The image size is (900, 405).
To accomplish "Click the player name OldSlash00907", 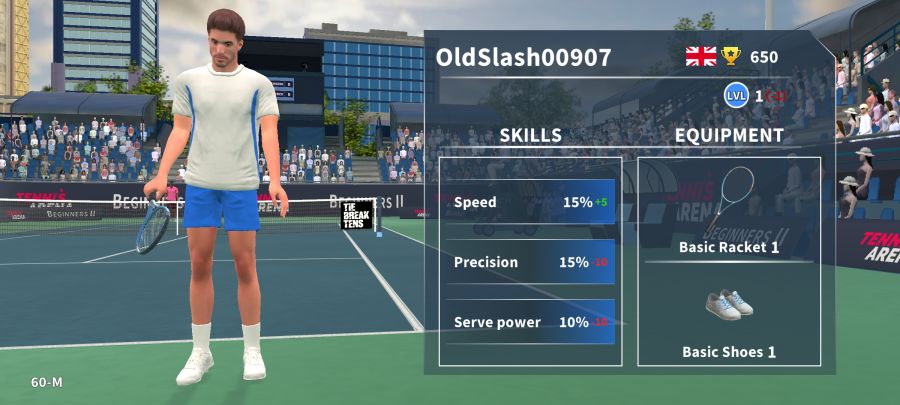I will click(x=523, y=57).
